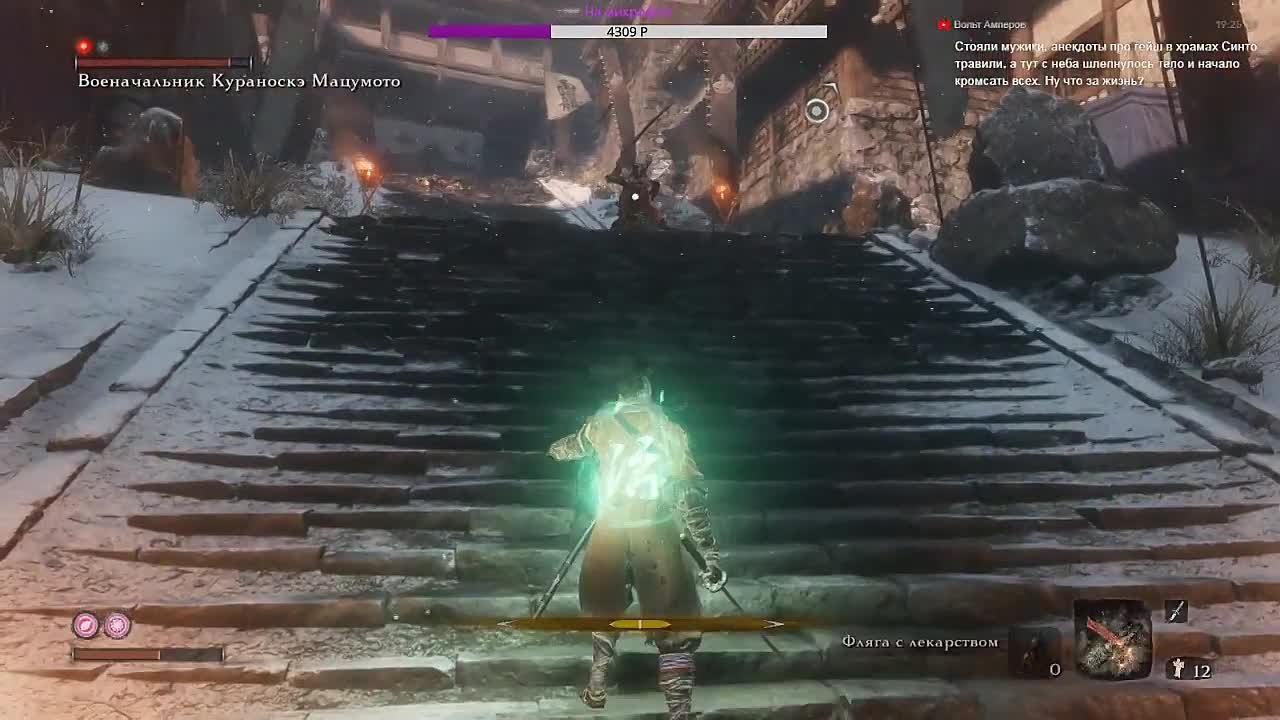The image size is (1280, 720).
Task: Click the resurrection node with the blossom
Action: pos(118,626)
